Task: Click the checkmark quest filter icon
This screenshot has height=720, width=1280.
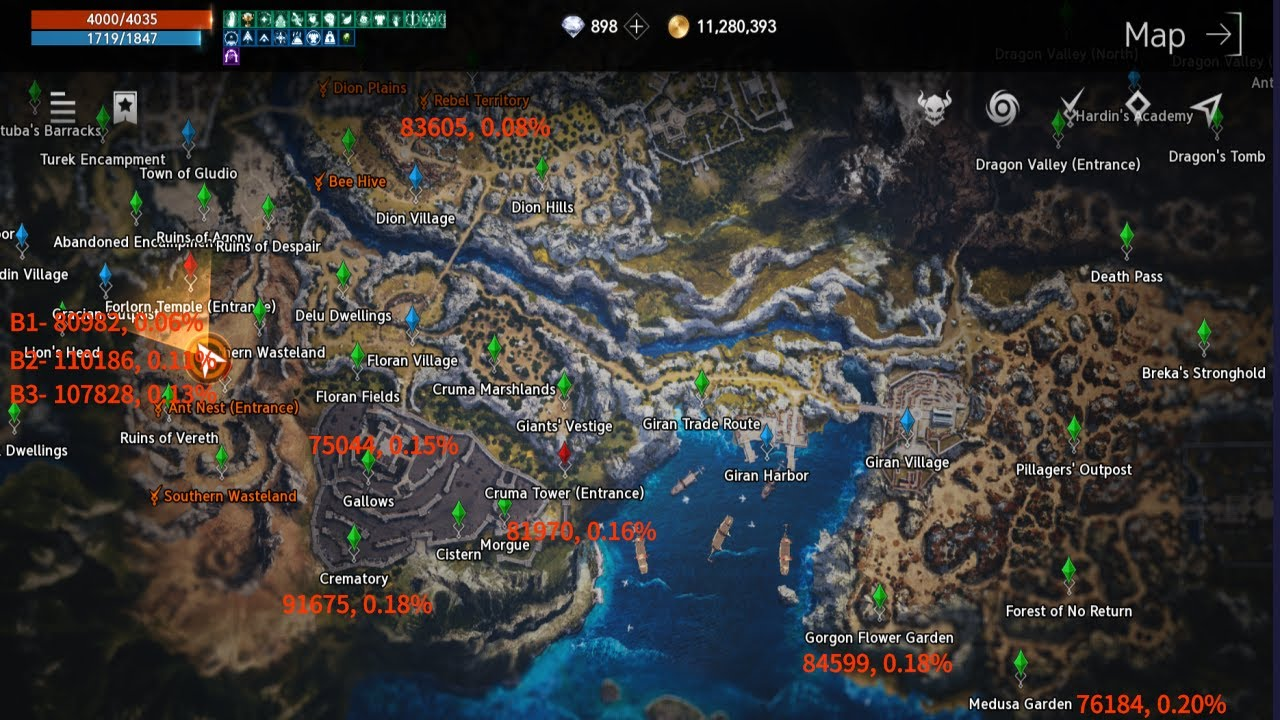Action: tap(1072, 105)
